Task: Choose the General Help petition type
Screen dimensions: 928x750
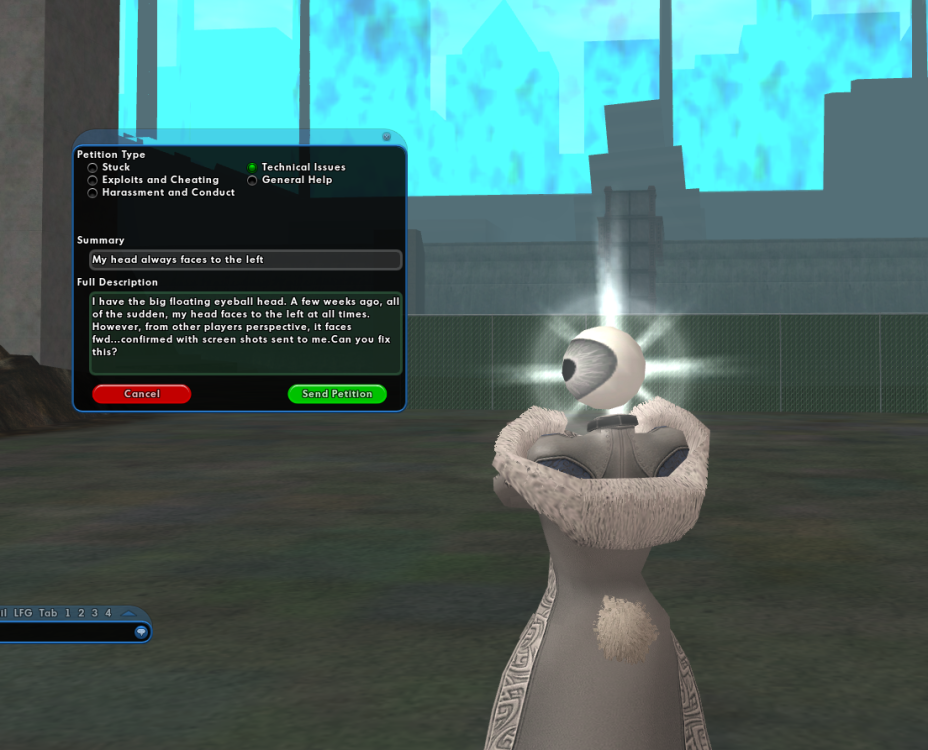Action: (x=253, y=181)
